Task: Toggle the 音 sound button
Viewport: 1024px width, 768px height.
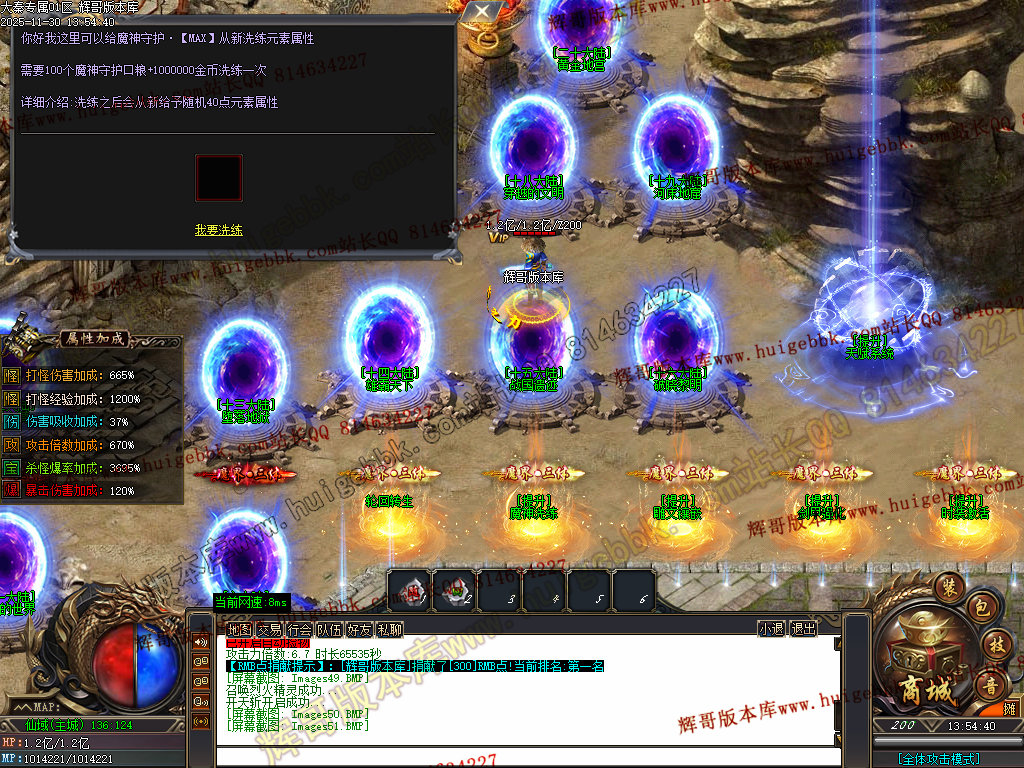Action: tap(992, 686)
